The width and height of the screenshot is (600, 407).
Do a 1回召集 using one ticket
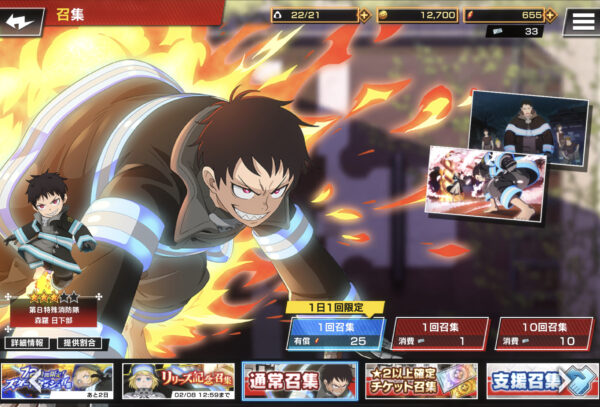[439, 334]
